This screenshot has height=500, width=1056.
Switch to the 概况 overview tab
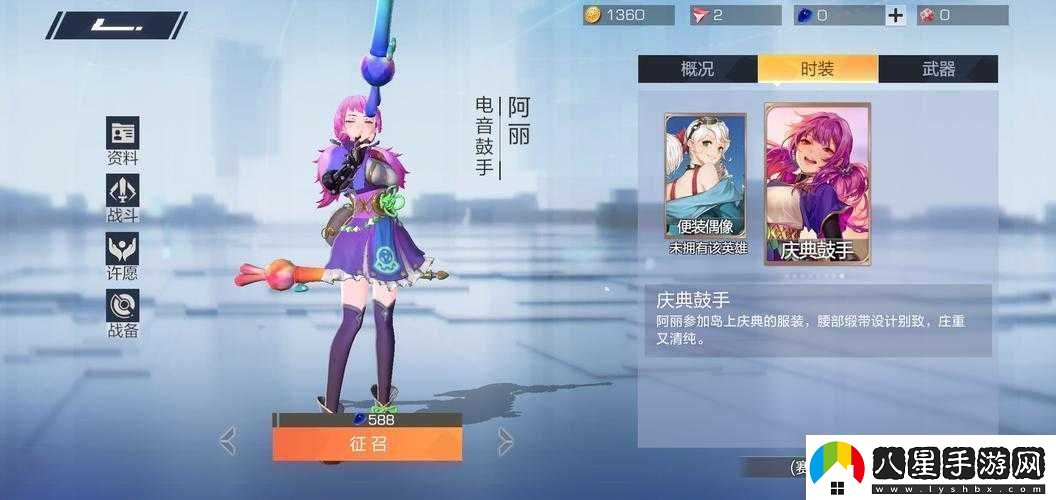(x=697, y=69)
